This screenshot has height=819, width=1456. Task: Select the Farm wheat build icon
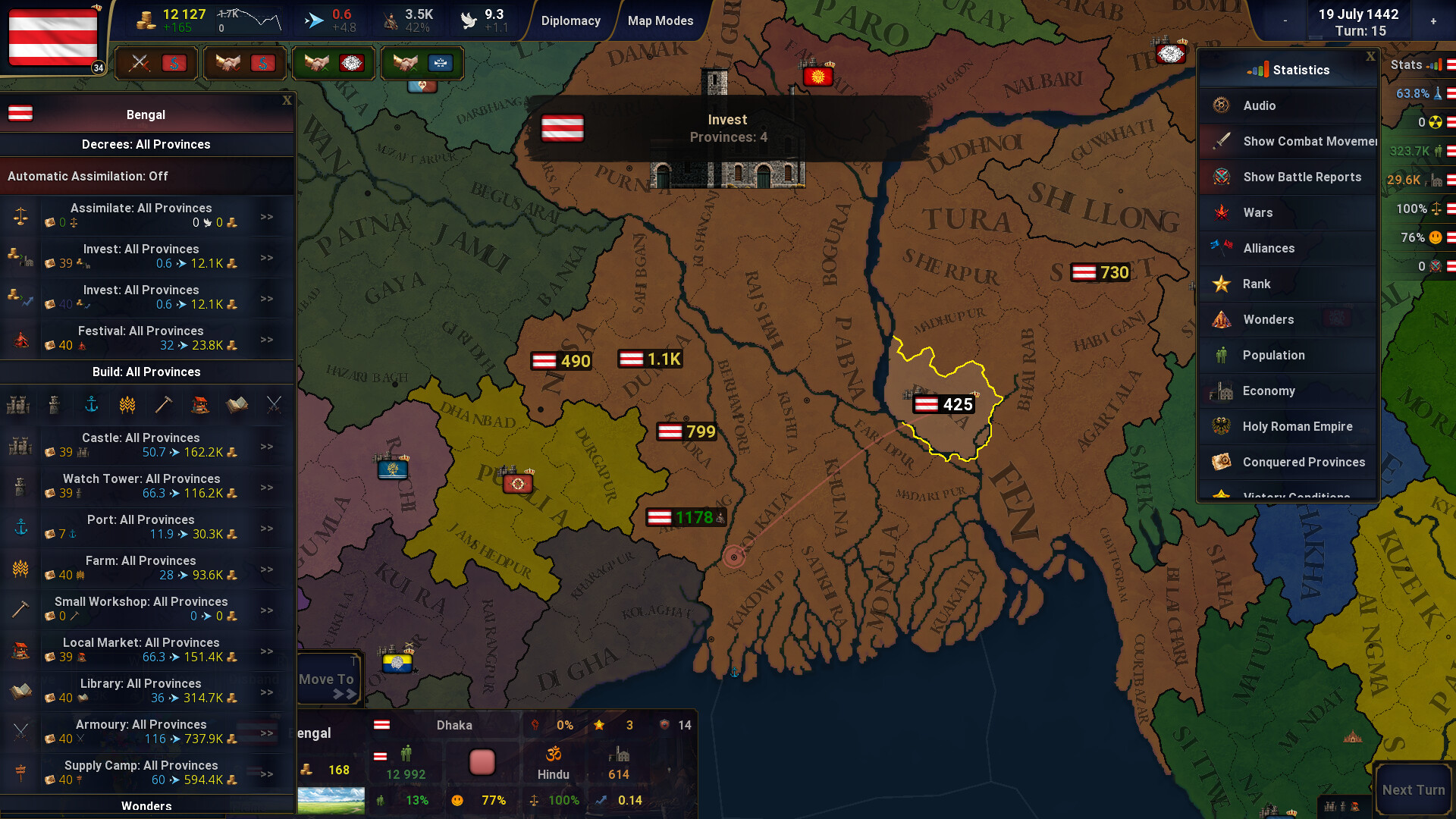tap(127, 405)
